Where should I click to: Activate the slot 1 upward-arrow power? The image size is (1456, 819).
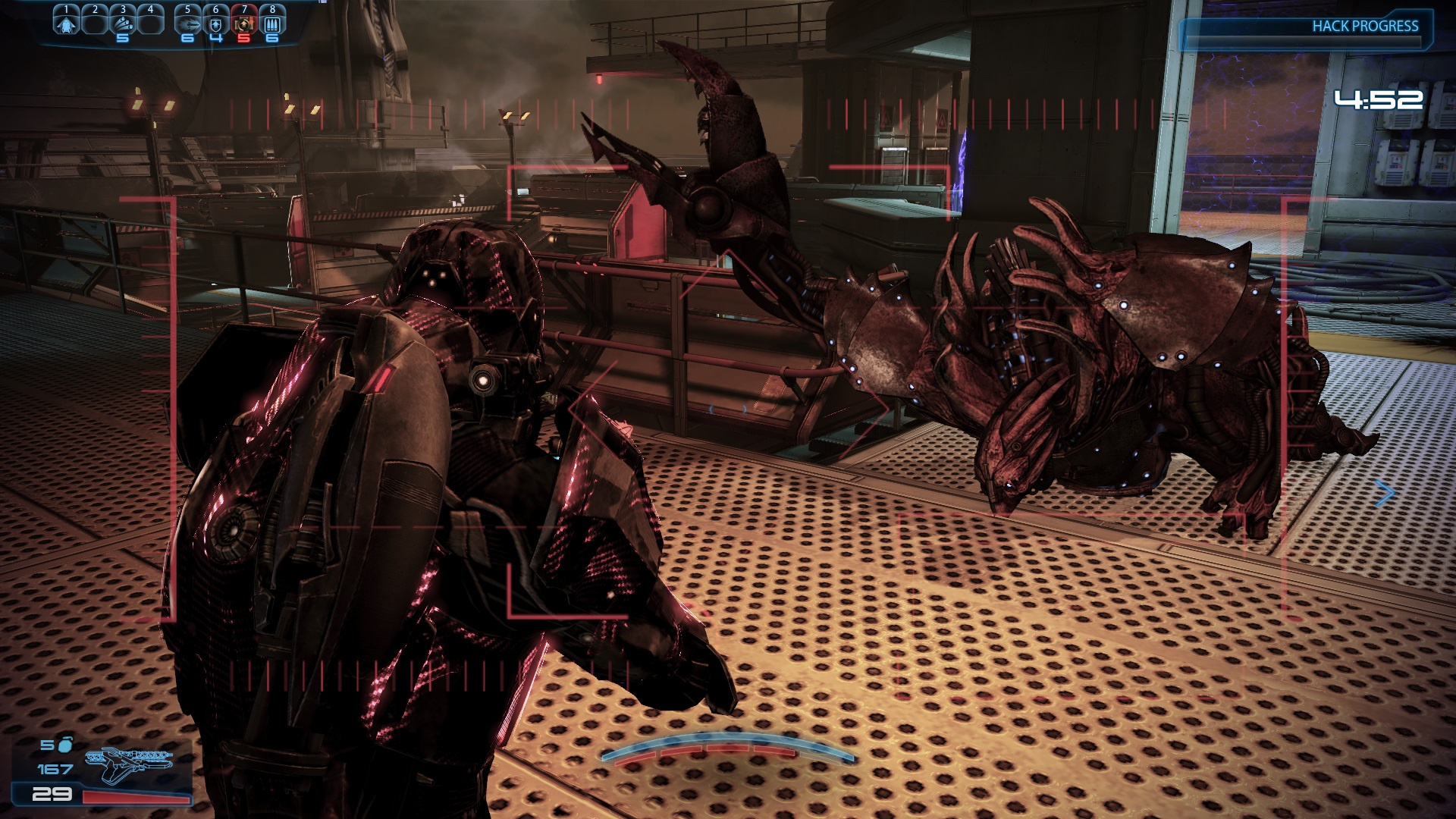point(67,23)
